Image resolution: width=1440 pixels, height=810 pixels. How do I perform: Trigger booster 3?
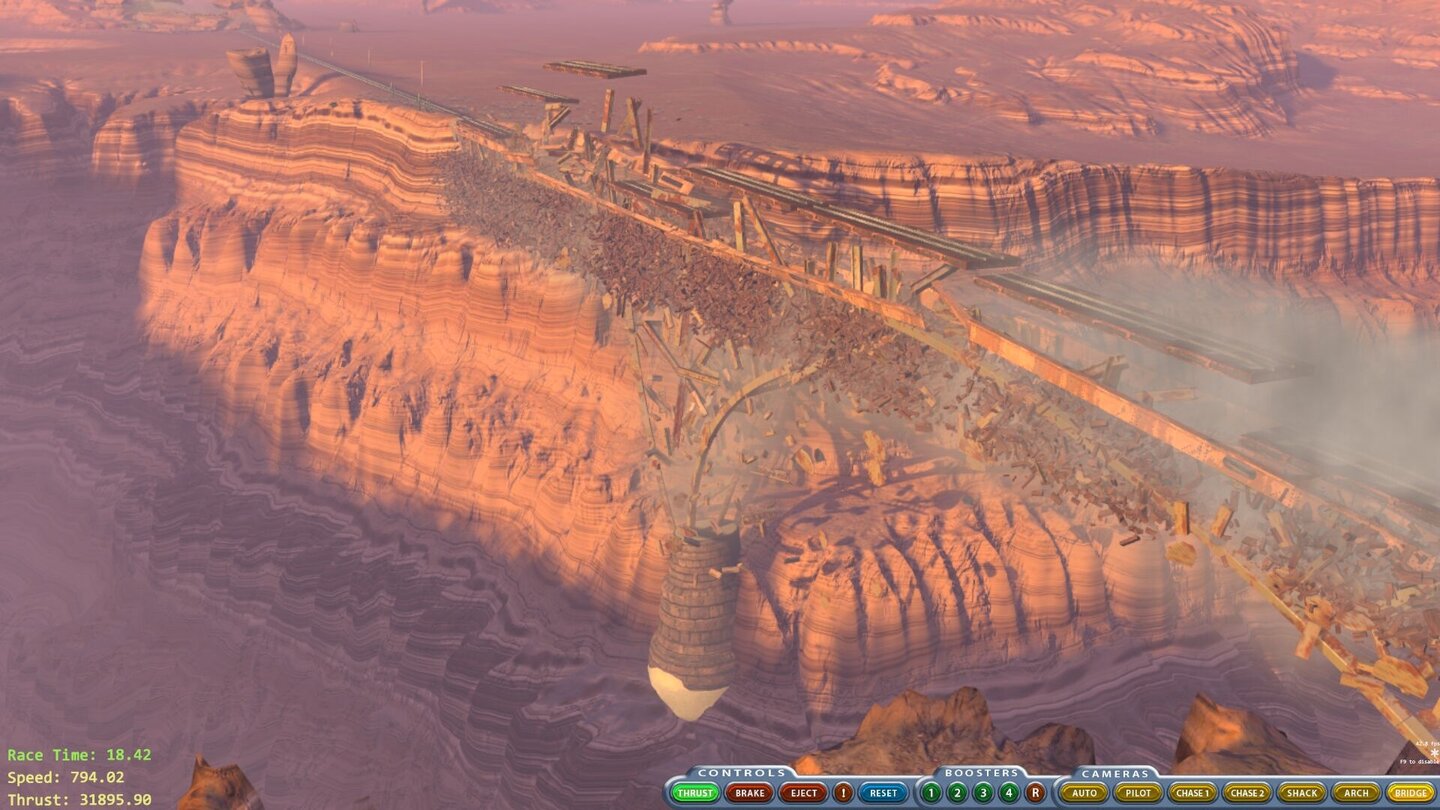pyautogui.click(x=982, y=792)
